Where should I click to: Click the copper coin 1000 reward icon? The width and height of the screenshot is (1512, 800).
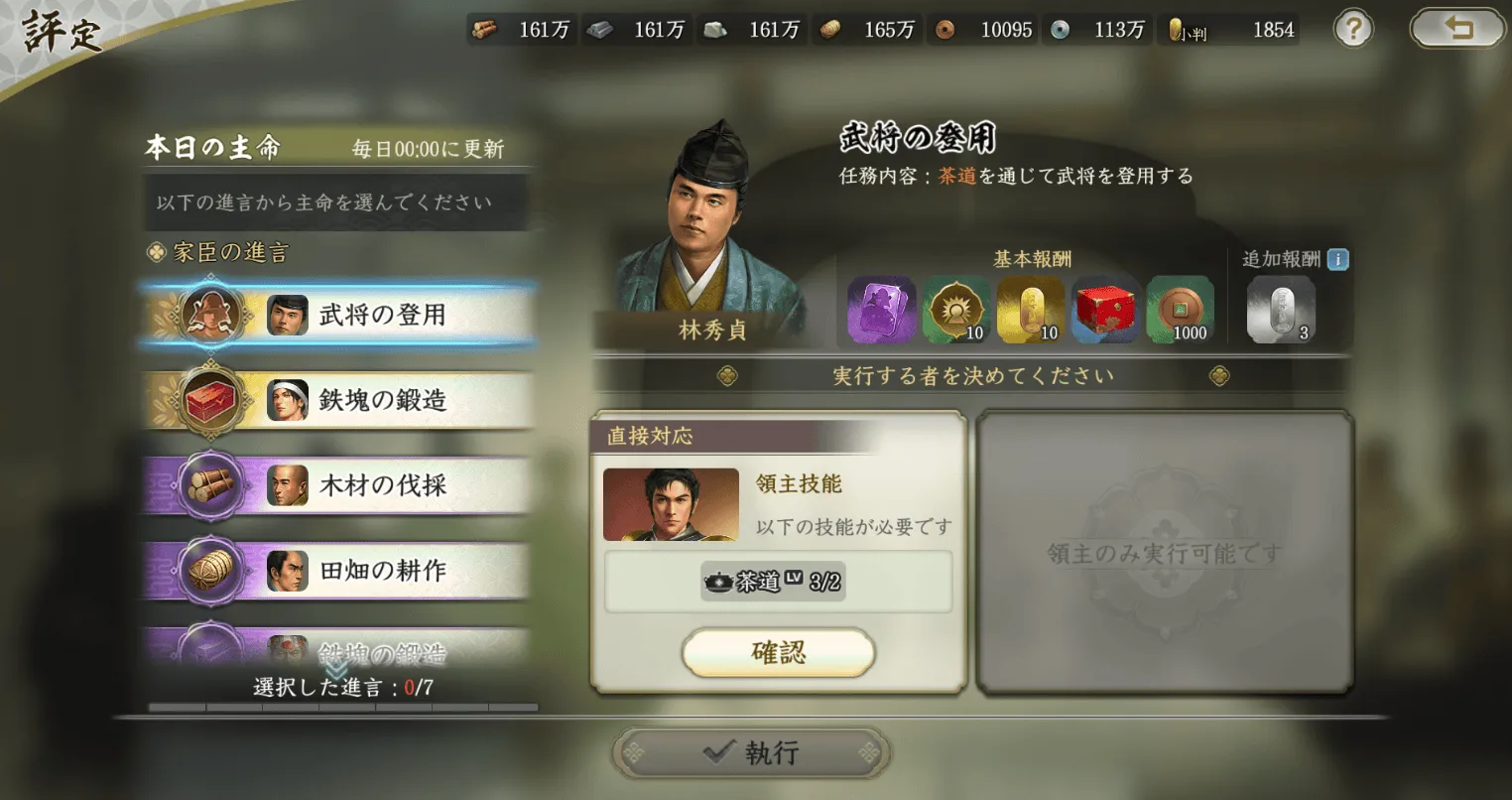pyautogui.click(x=1180, y=310)
